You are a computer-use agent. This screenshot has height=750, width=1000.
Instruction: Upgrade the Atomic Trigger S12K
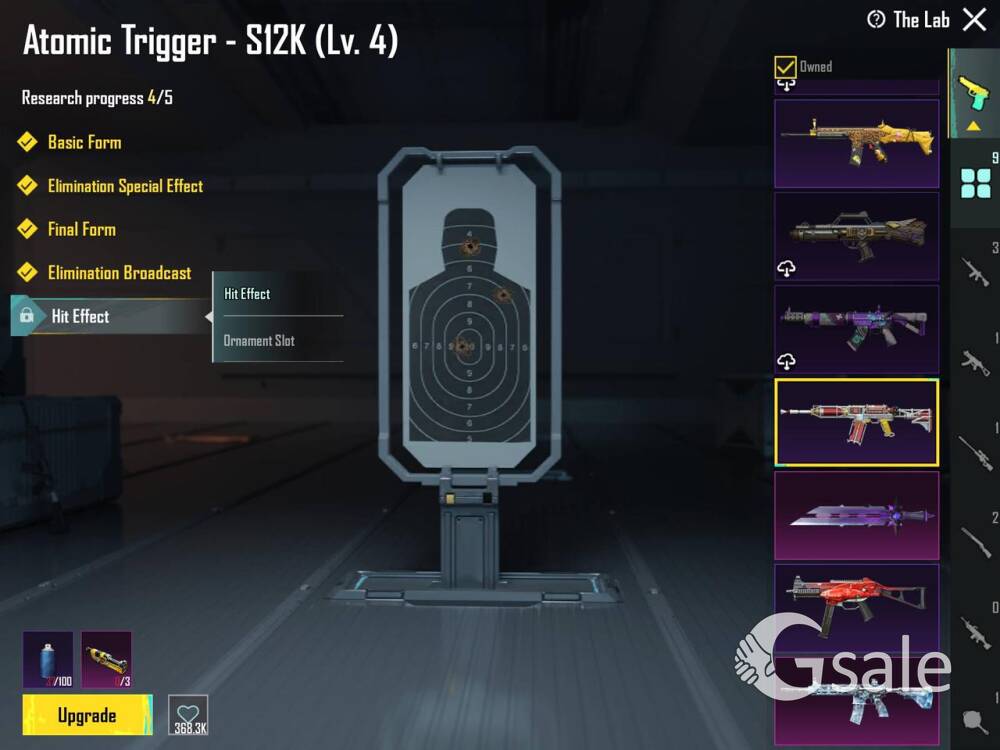click(87, 715)
